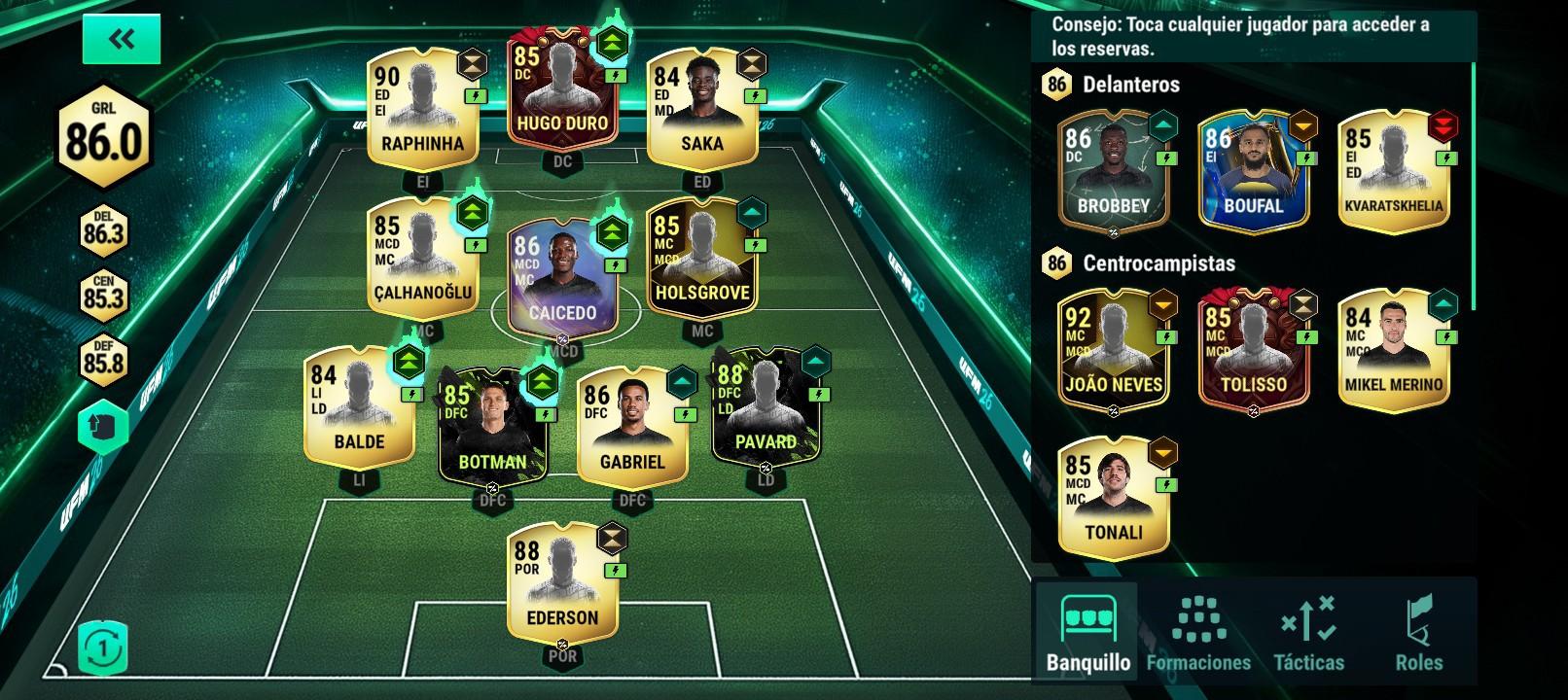Image resolution: width=1568 pixels, height=700 pixels.
Task: Choose Balde's left-back card
Action: coord(359,406)
